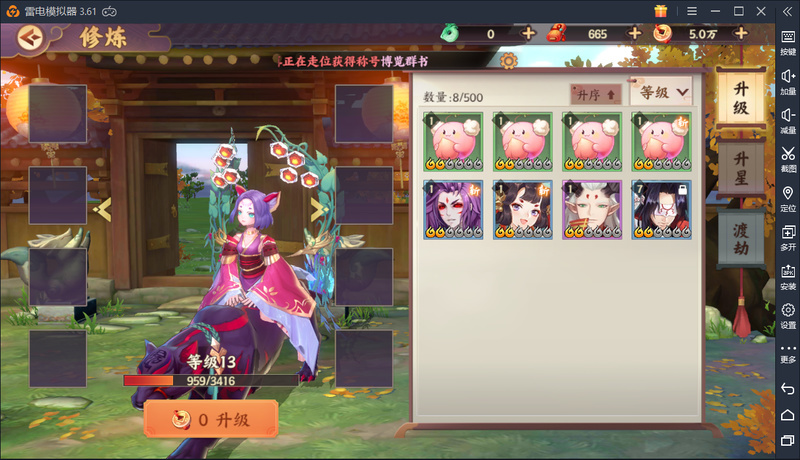Add more red pouch currency

[x=634, y=33]
